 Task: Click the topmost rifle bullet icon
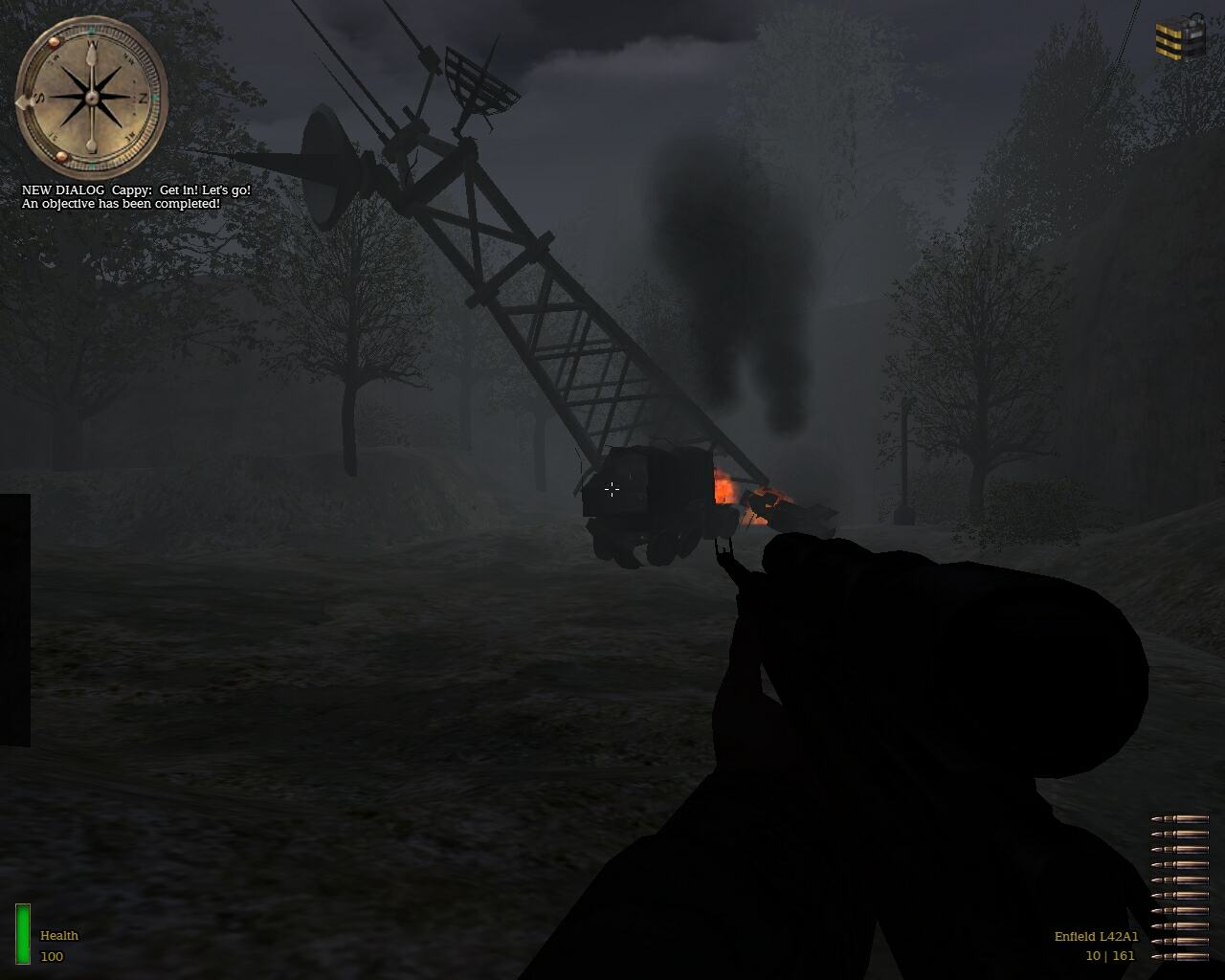(x=1179, y=819)
